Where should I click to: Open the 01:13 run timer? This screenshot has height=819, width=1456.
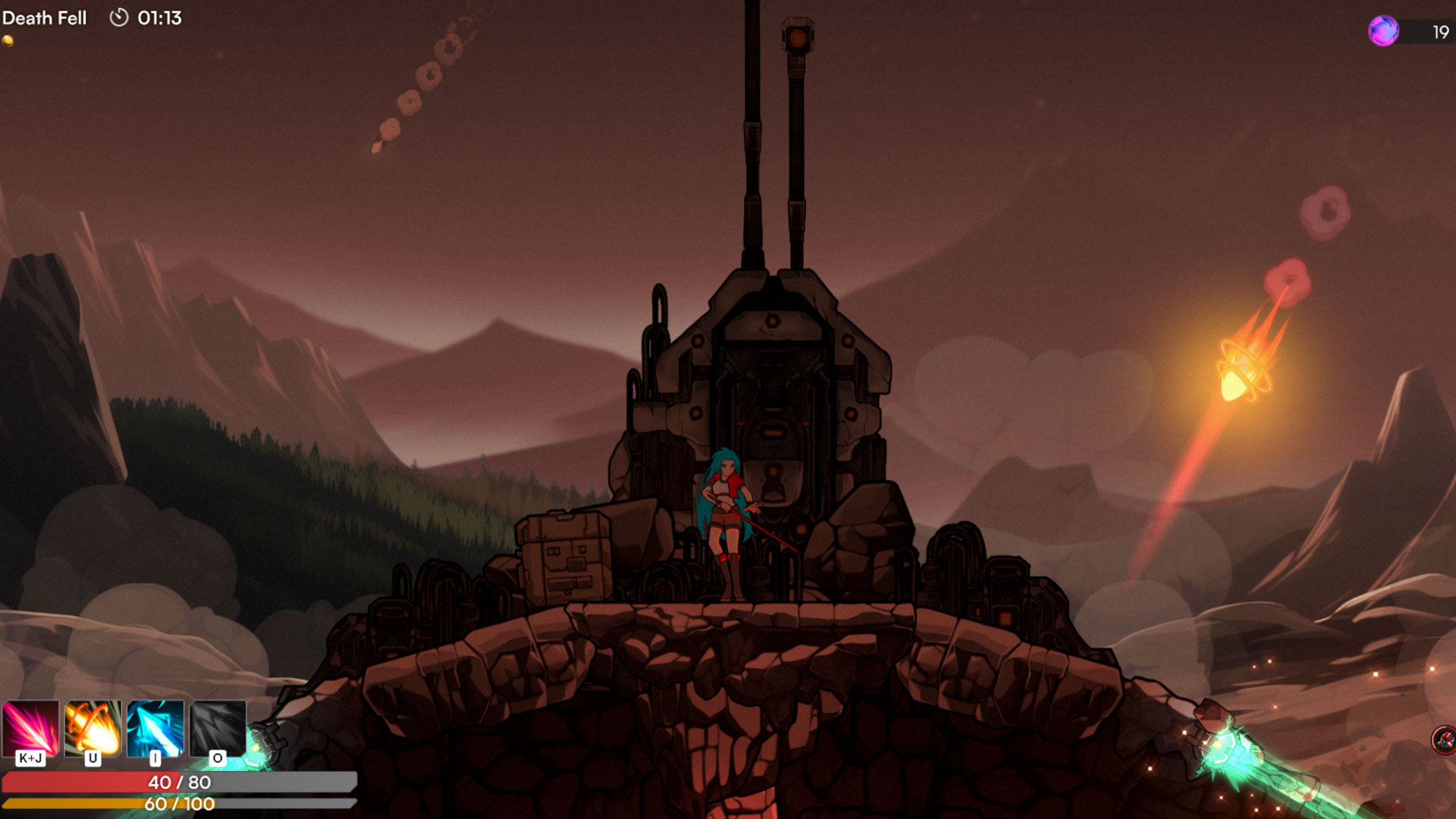tap(161, 17)
